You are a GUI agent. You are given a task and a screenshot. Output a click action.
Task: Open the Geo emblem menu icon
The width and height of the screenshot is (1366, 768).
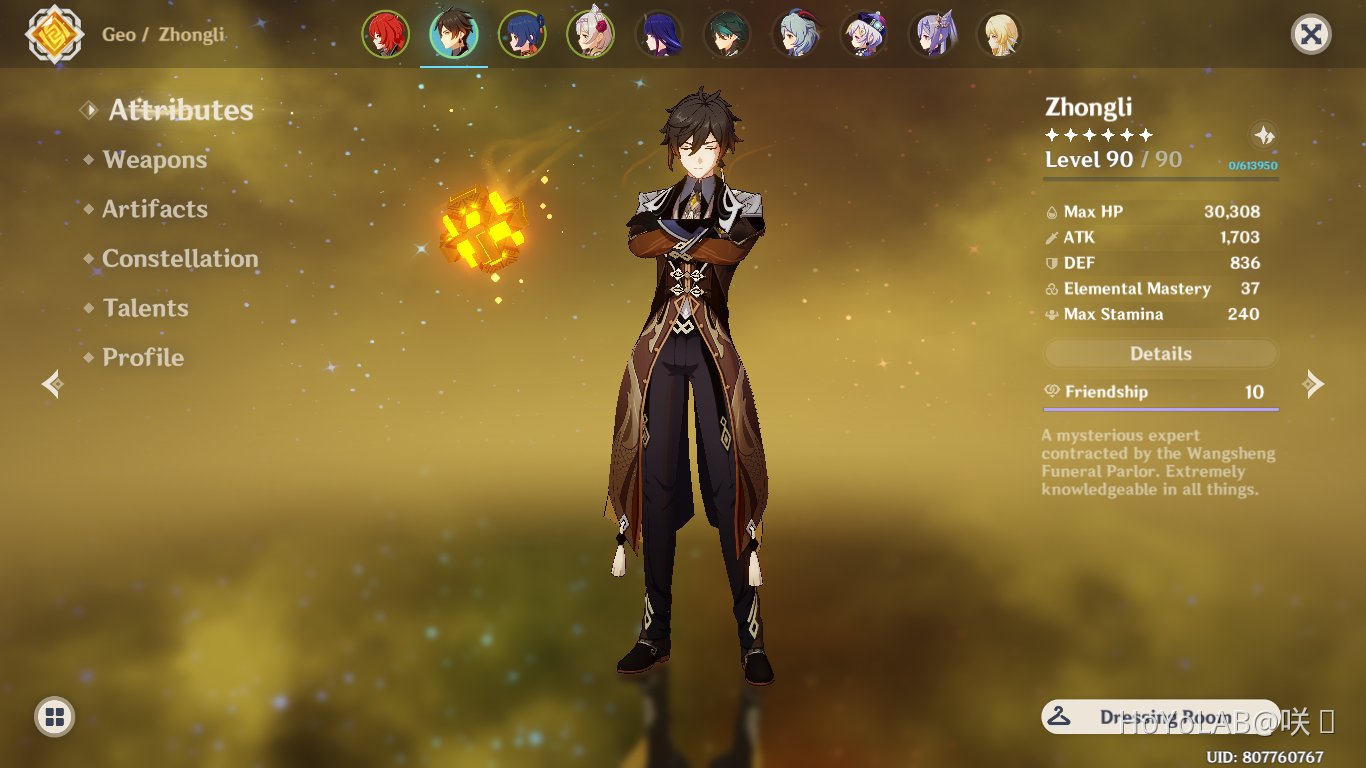[55, 34]
